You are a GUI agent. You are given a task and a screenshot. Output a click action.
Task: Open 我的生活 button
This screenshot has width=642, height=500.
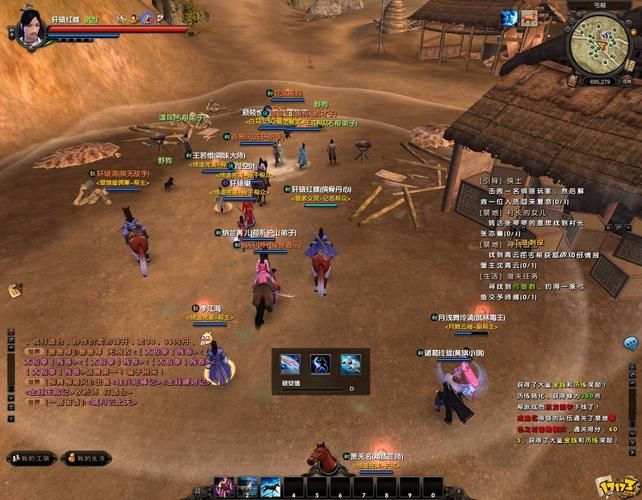click(x=86, y=457)
